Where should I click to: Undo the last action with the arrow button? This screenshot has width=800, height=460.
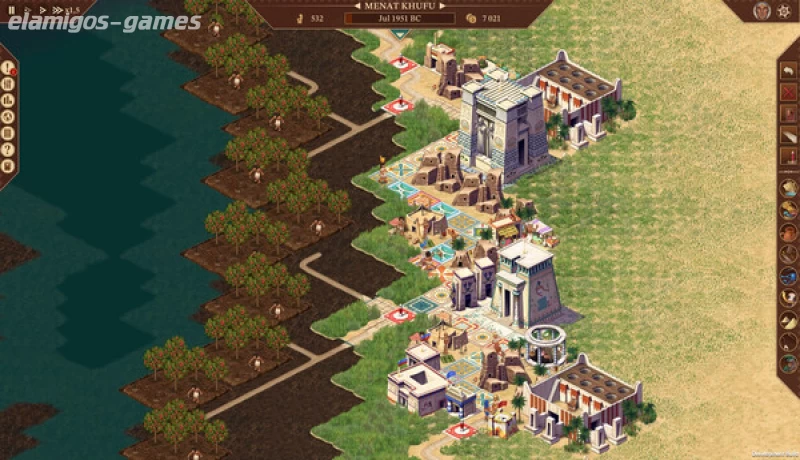pos(789,71)
